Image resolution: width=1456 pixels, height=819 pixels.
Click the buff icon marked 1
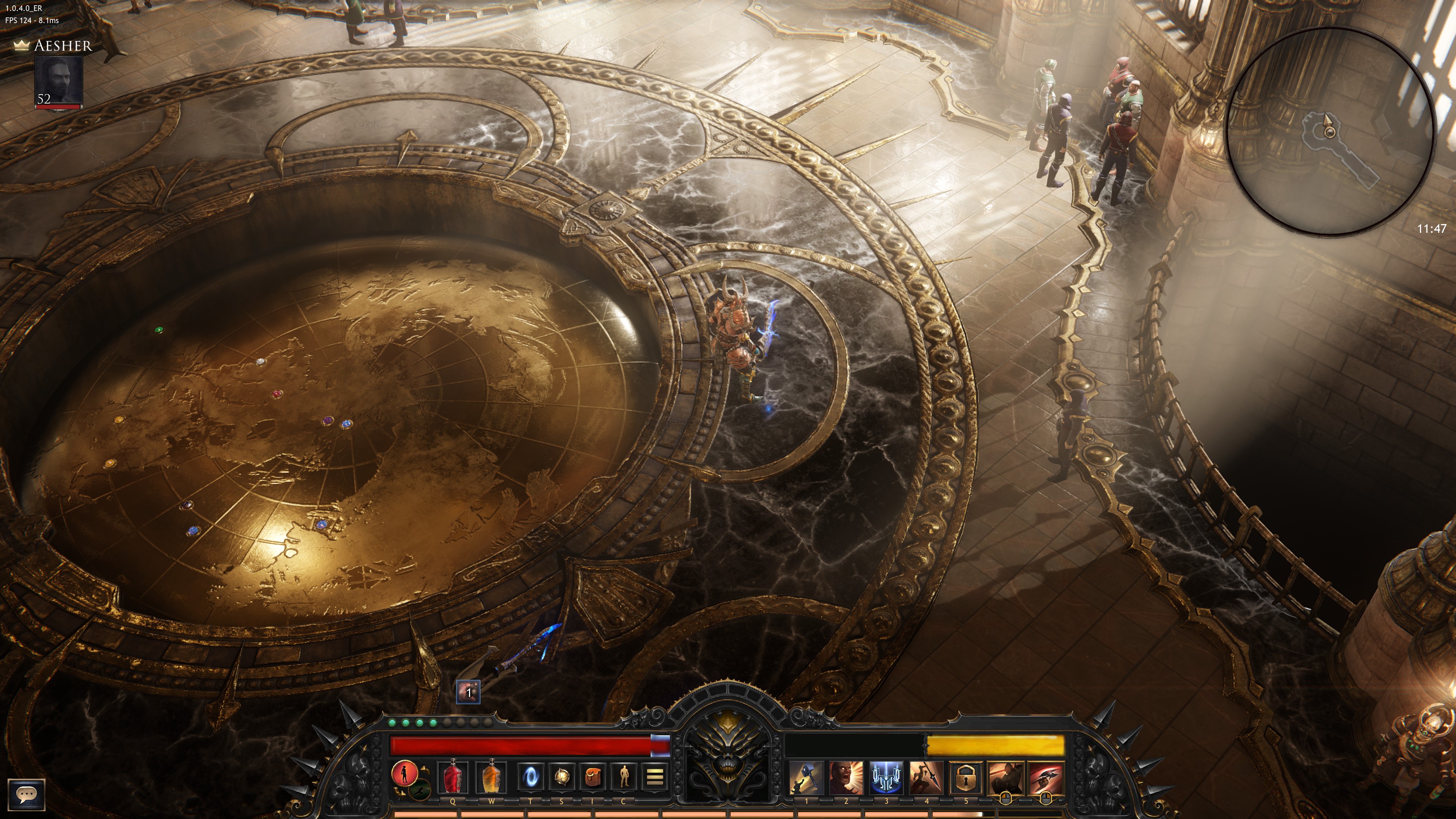(468, 692)
